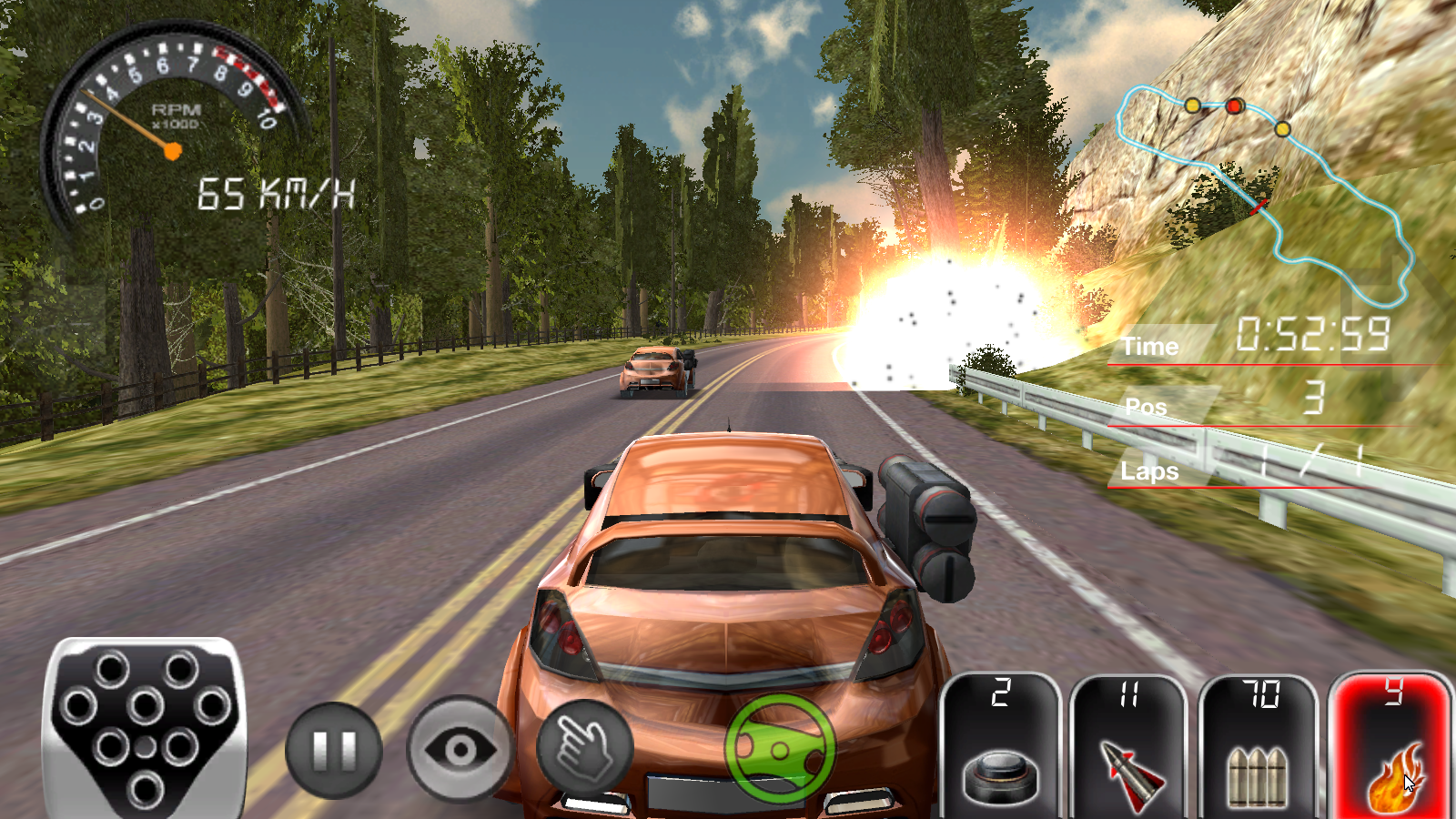1456x819 pixels.
Task: Step on the gas pedal
Action: click(146, 728)
